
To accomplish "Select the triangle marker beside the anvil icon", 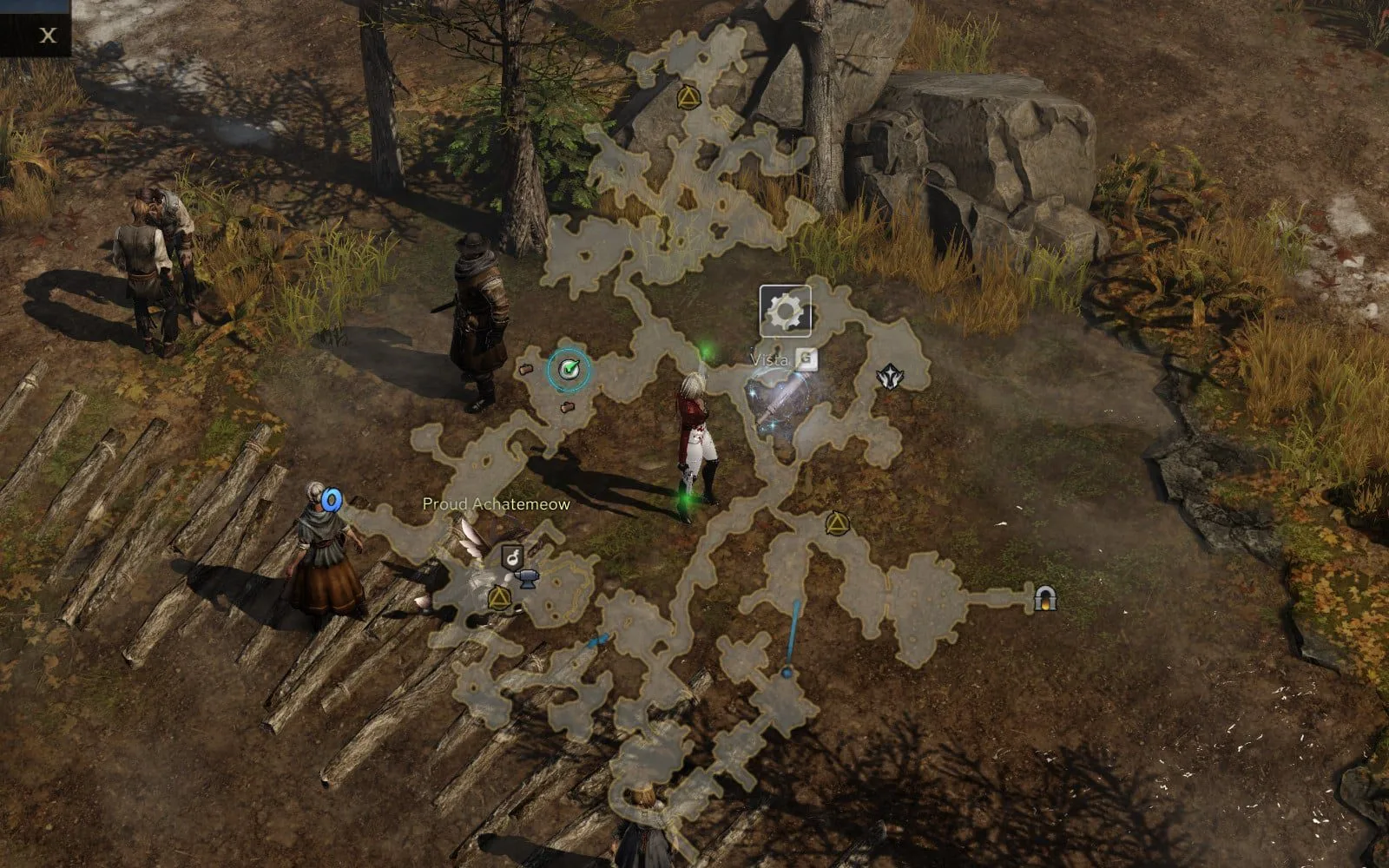I will coord(499,597).
